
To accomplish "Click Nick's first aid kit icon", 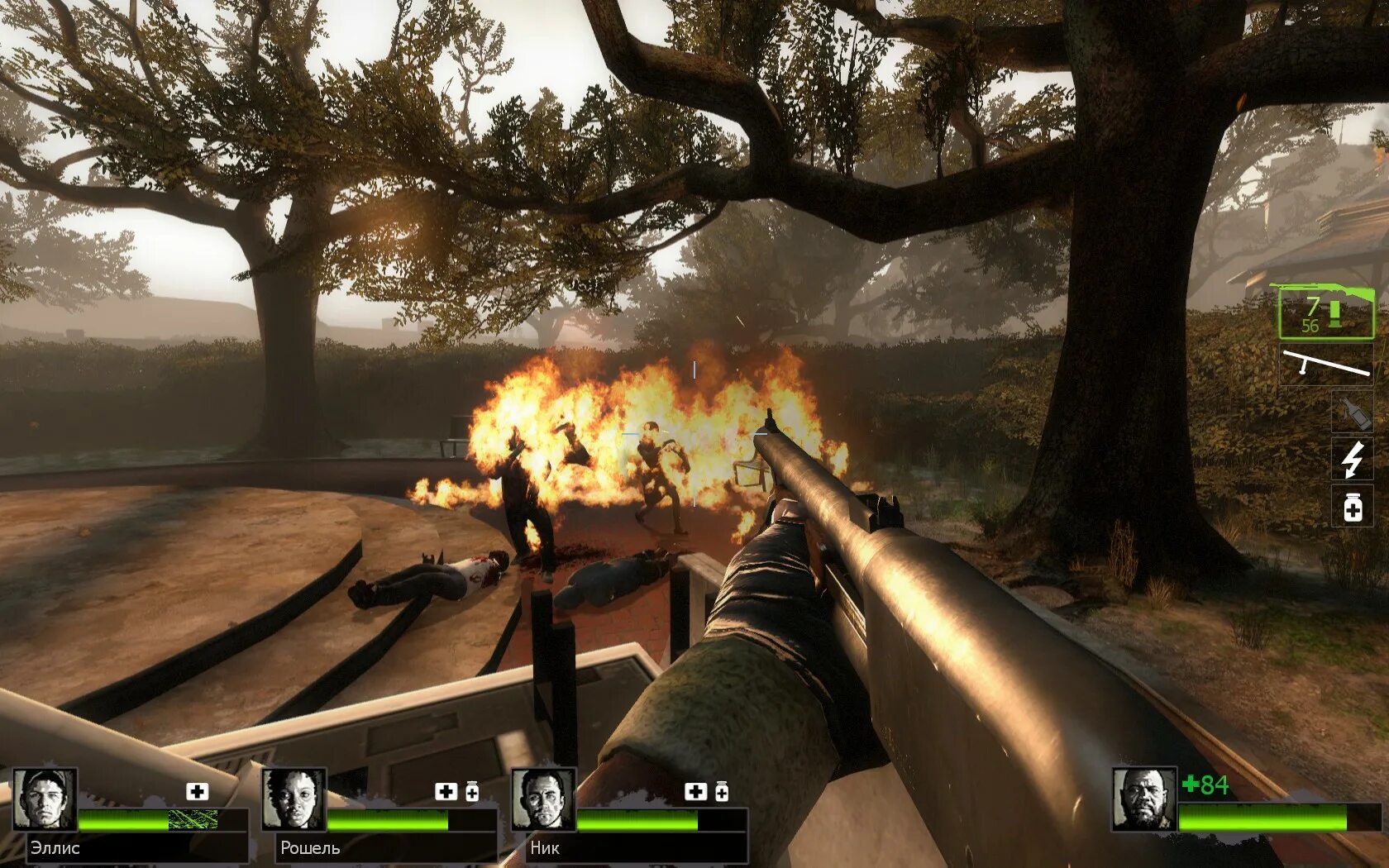I will (x=696, y=792).
